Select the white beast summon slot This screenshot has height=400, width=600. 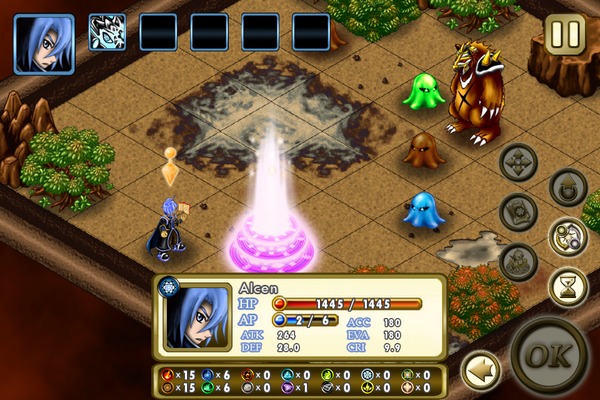click(108, 32)
